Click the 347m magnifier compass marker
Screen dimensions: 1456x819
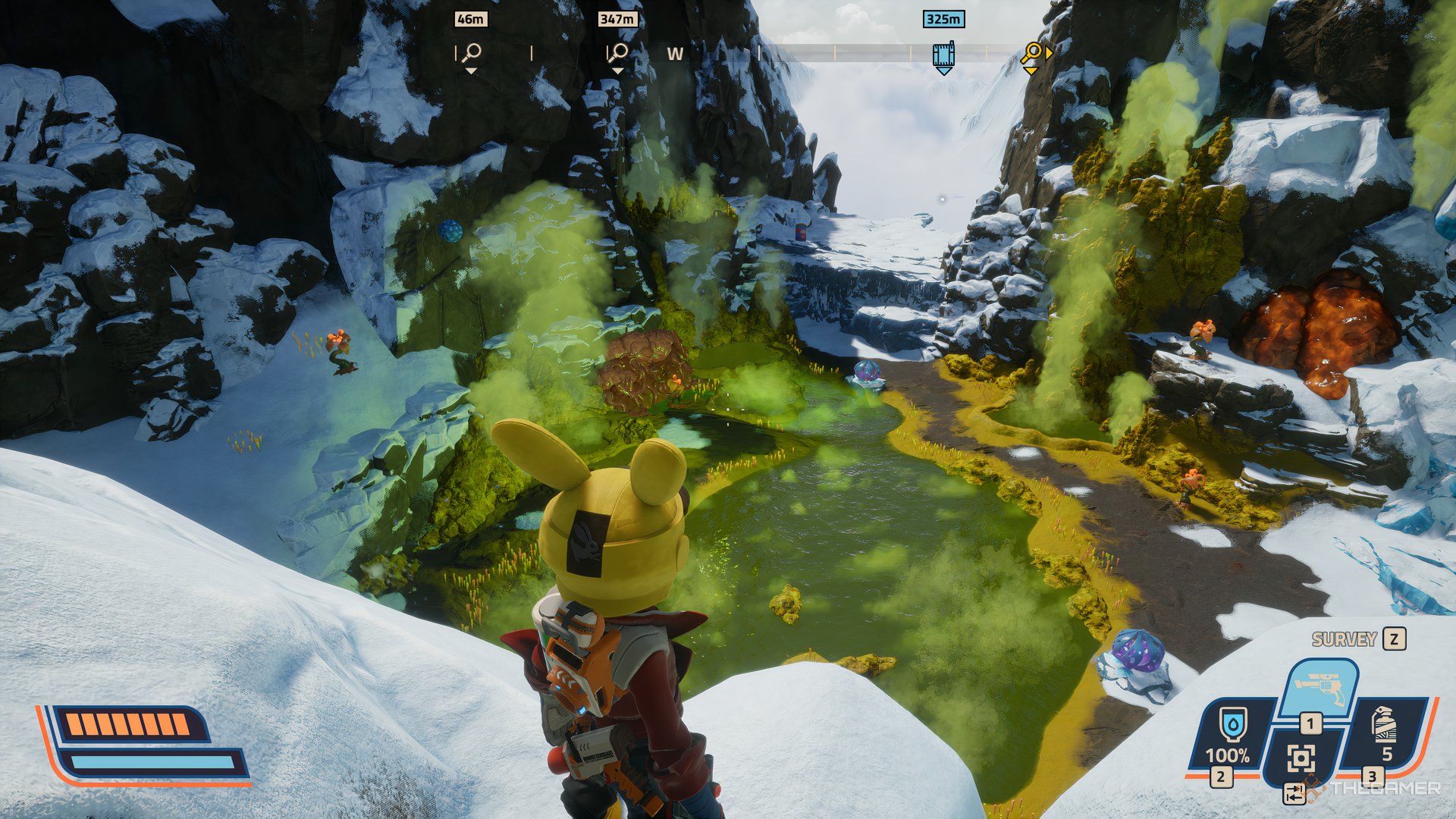pos(617,53)
